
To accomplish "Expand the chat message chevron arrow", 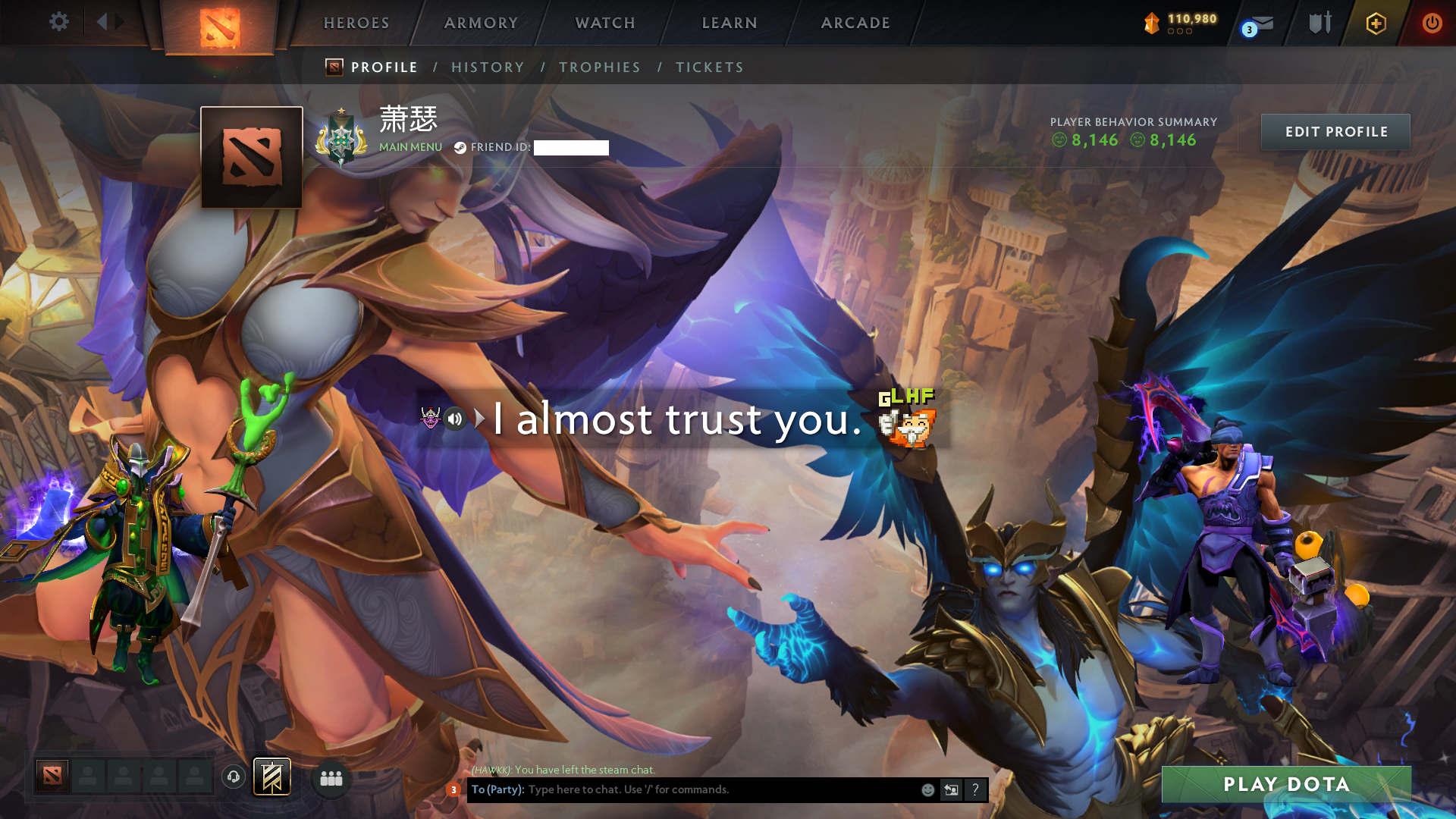I will (479, 418).
